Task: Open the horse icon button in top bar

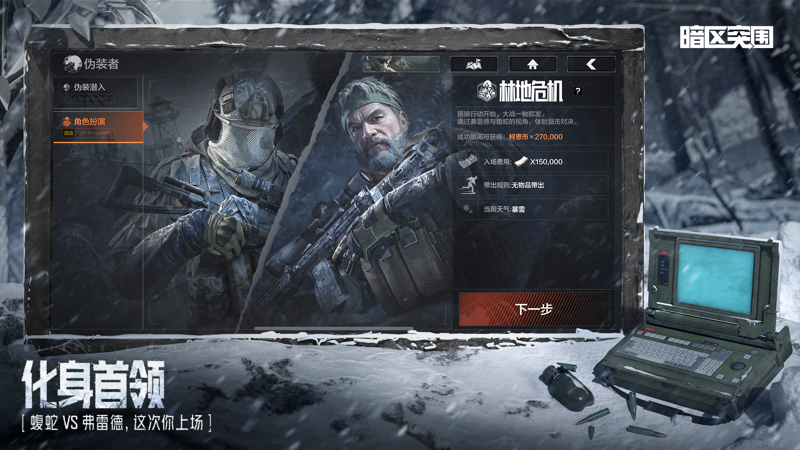Action: click(x=474, y=64)
